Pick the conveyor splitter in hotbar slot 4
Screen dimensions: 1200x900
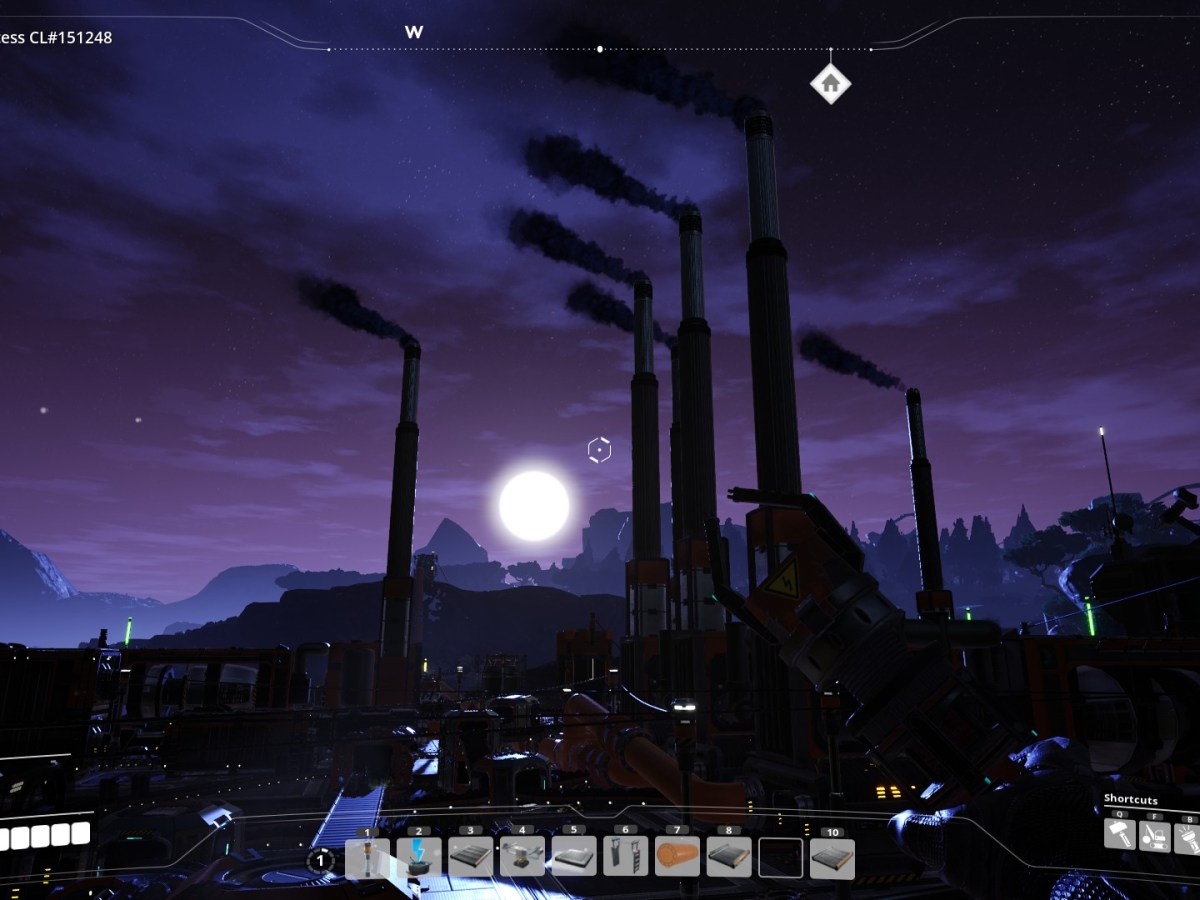coord(523,858)
